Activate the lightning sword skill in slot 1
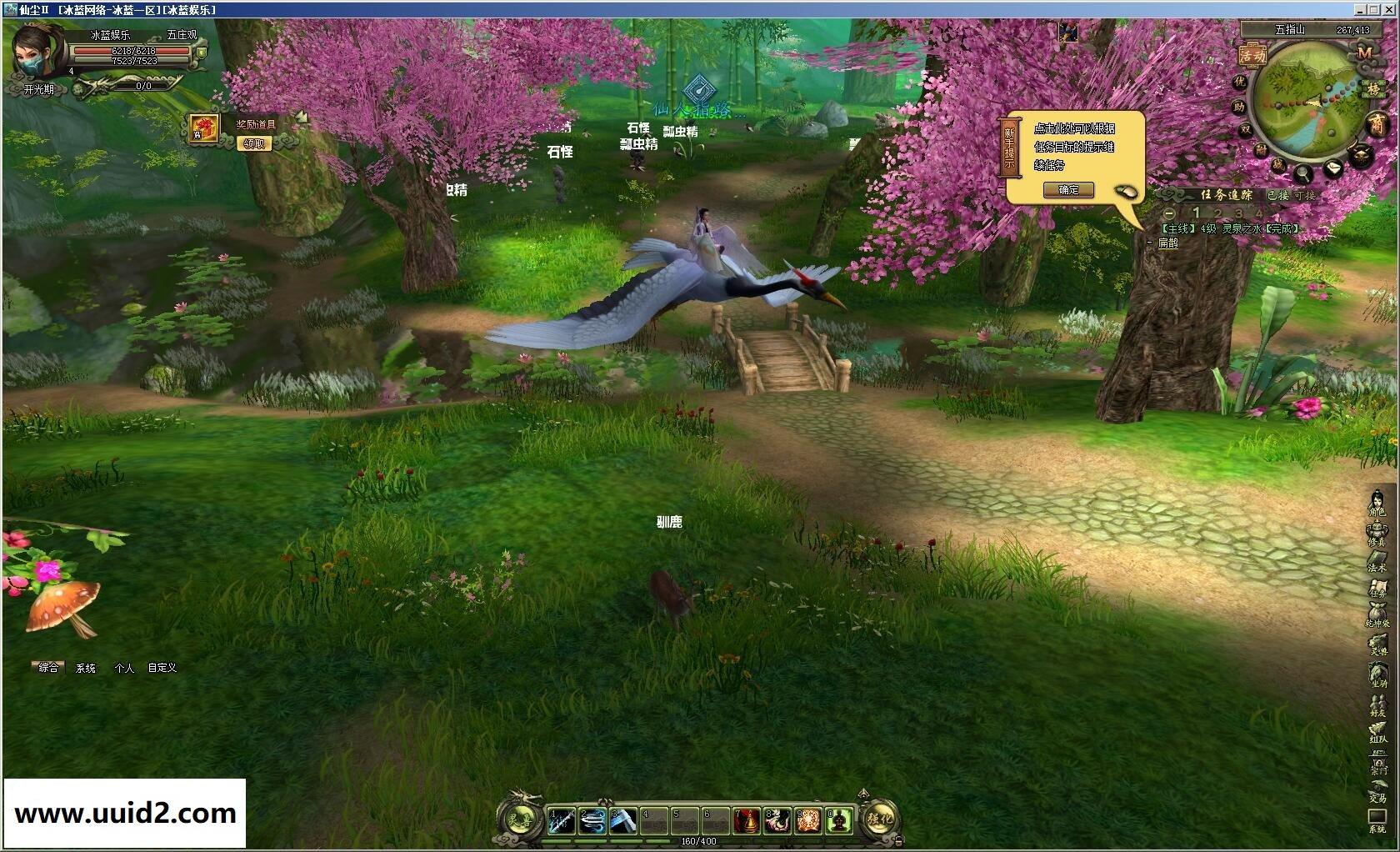1400x852 pixels. pos(561,820)
